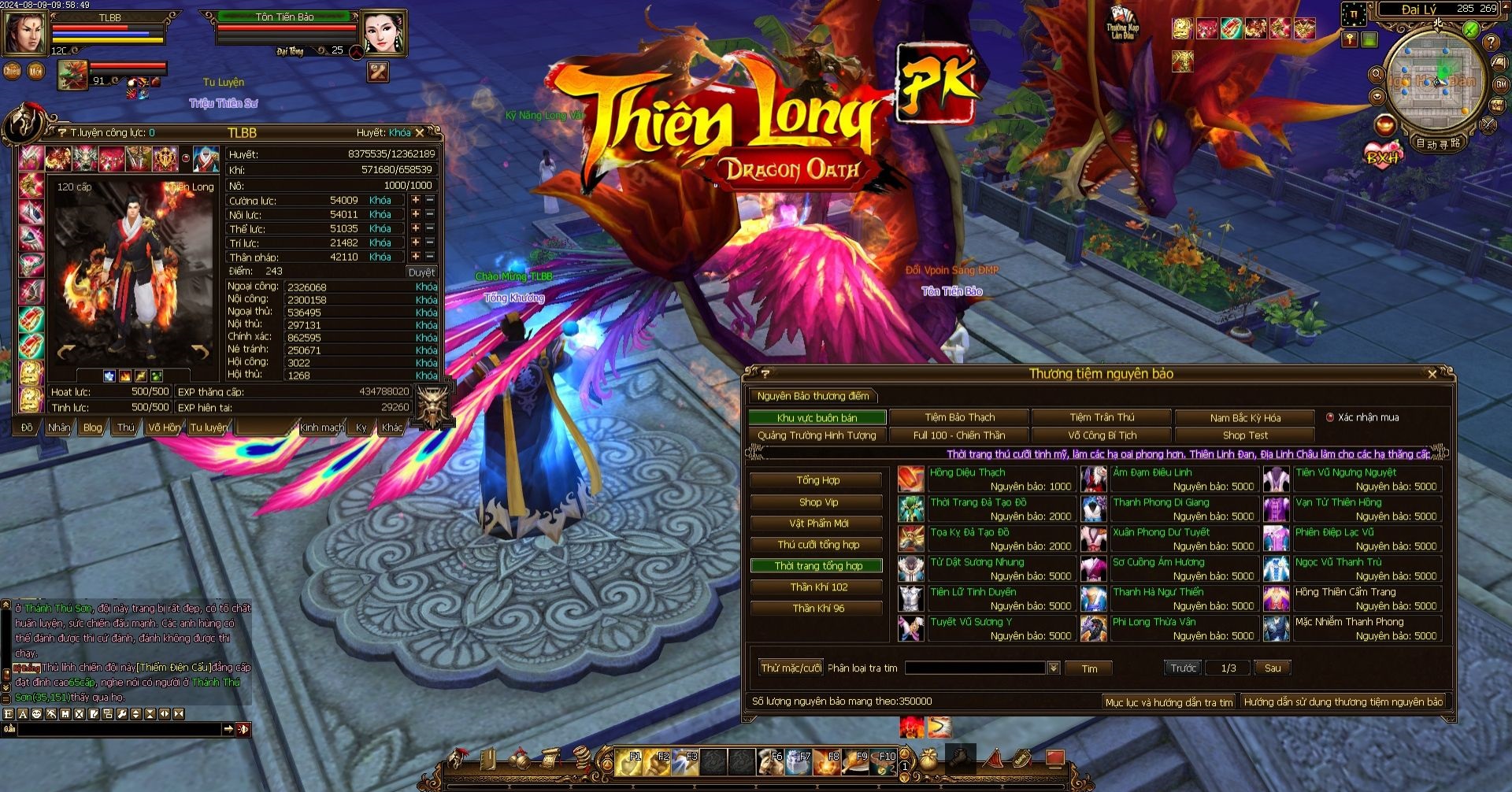
Task: Open the Thần Khí 102 category
Action: 817,587
